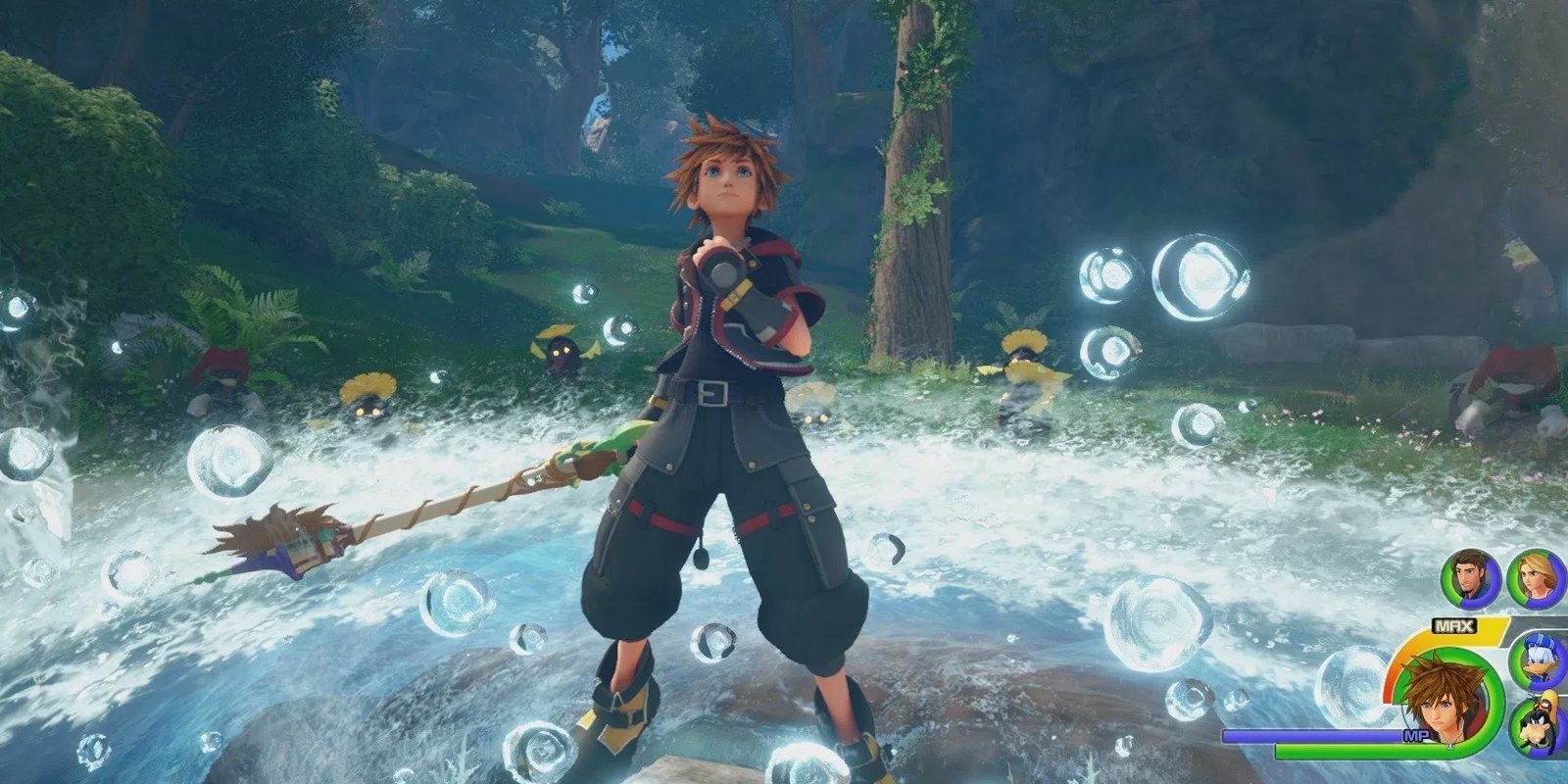Click the blue MP bar
This screenshot has height=784, width=1568.
1314,737
